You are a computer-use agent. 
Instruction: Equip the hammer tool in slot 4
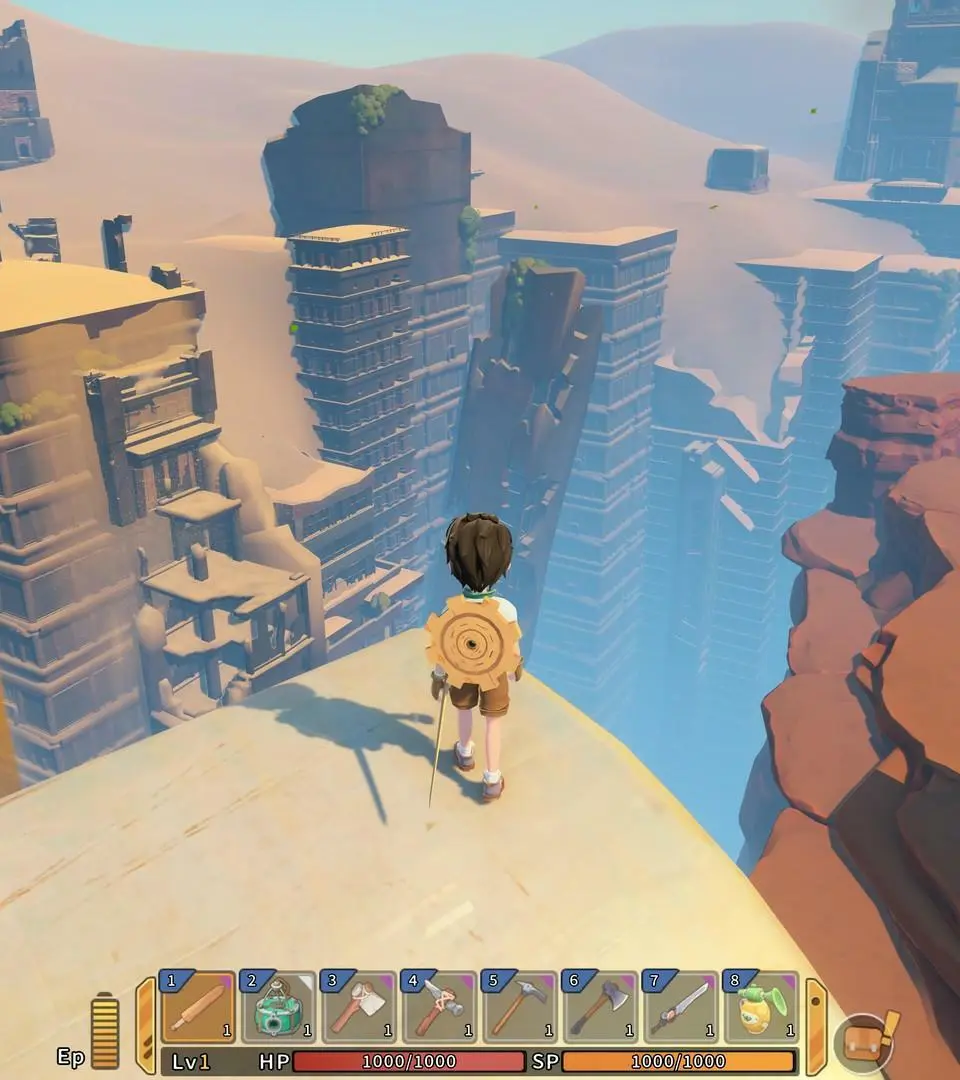(x=438, y=1008)
